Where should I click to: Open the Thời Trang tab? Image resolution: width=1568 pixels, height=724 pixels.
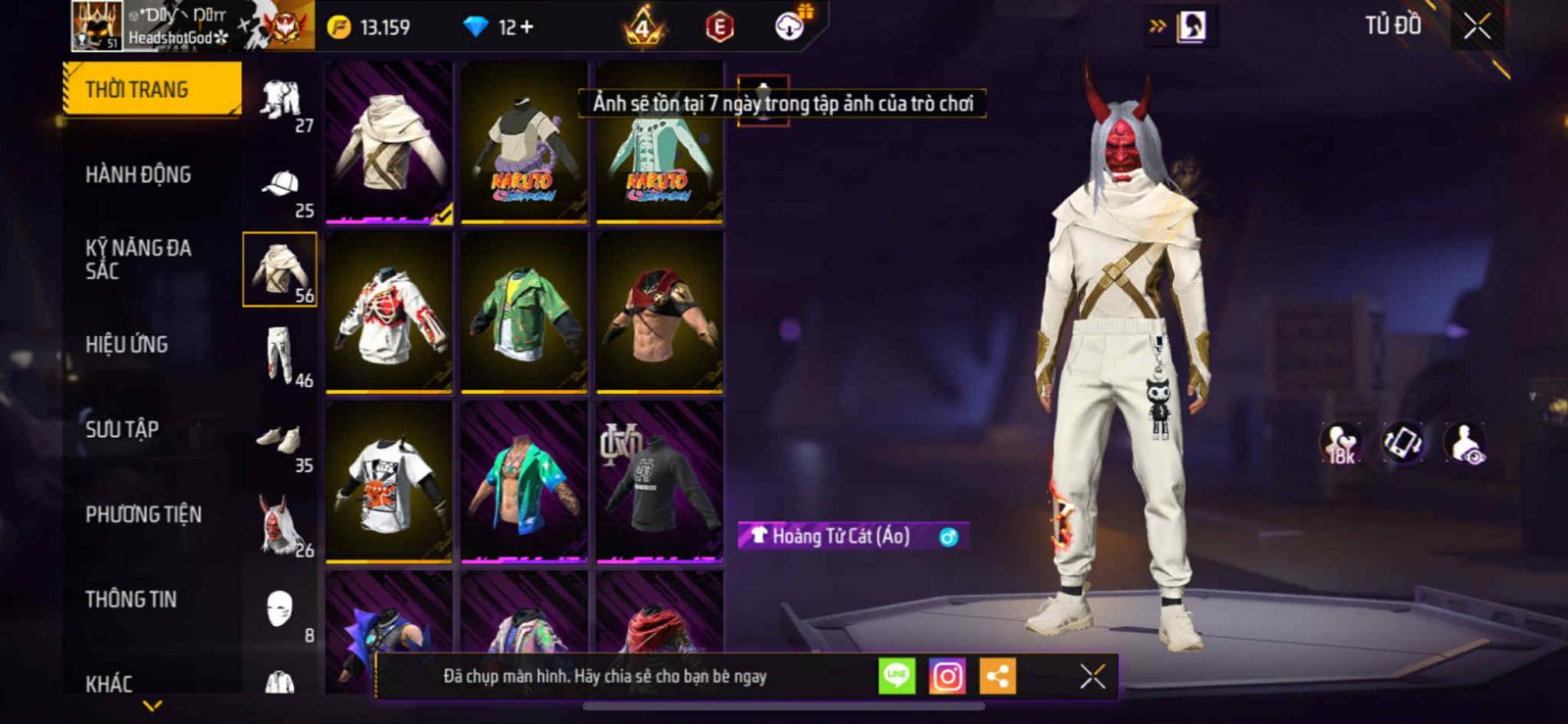coord(151,89)
